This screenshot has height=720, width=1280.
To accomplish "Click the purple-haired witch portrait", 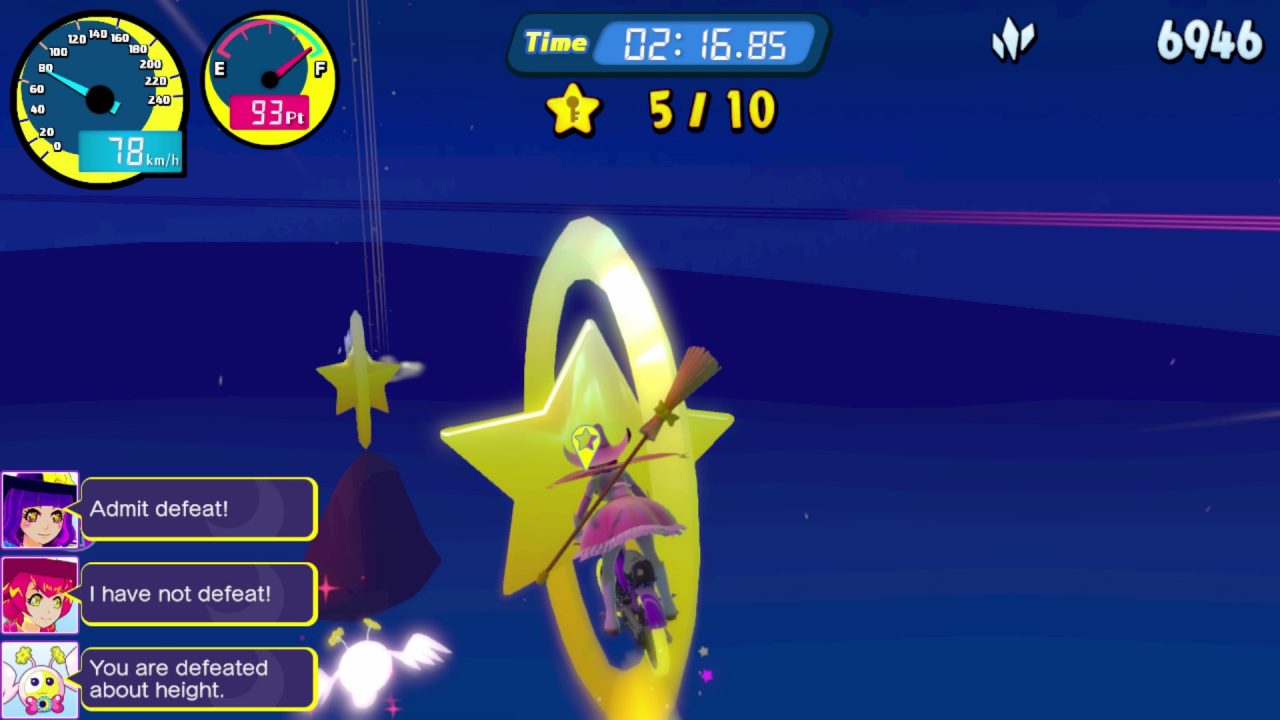I will point(40,510).
